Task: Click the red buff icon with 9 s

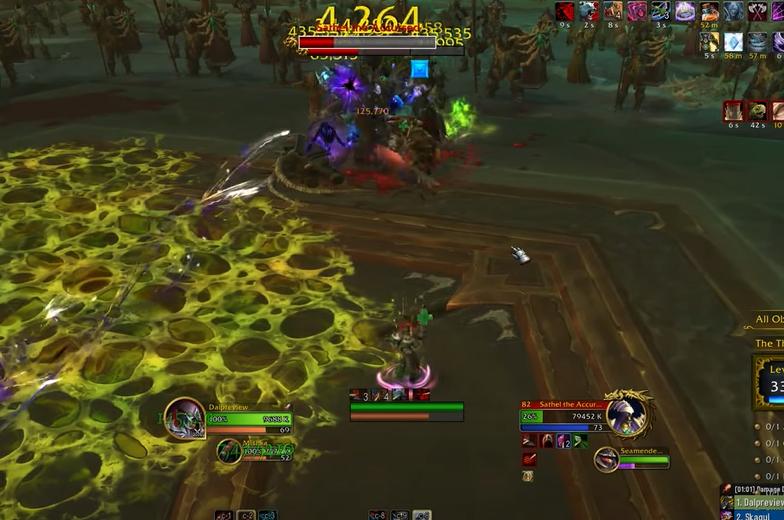Action: [x=565, y=12]
